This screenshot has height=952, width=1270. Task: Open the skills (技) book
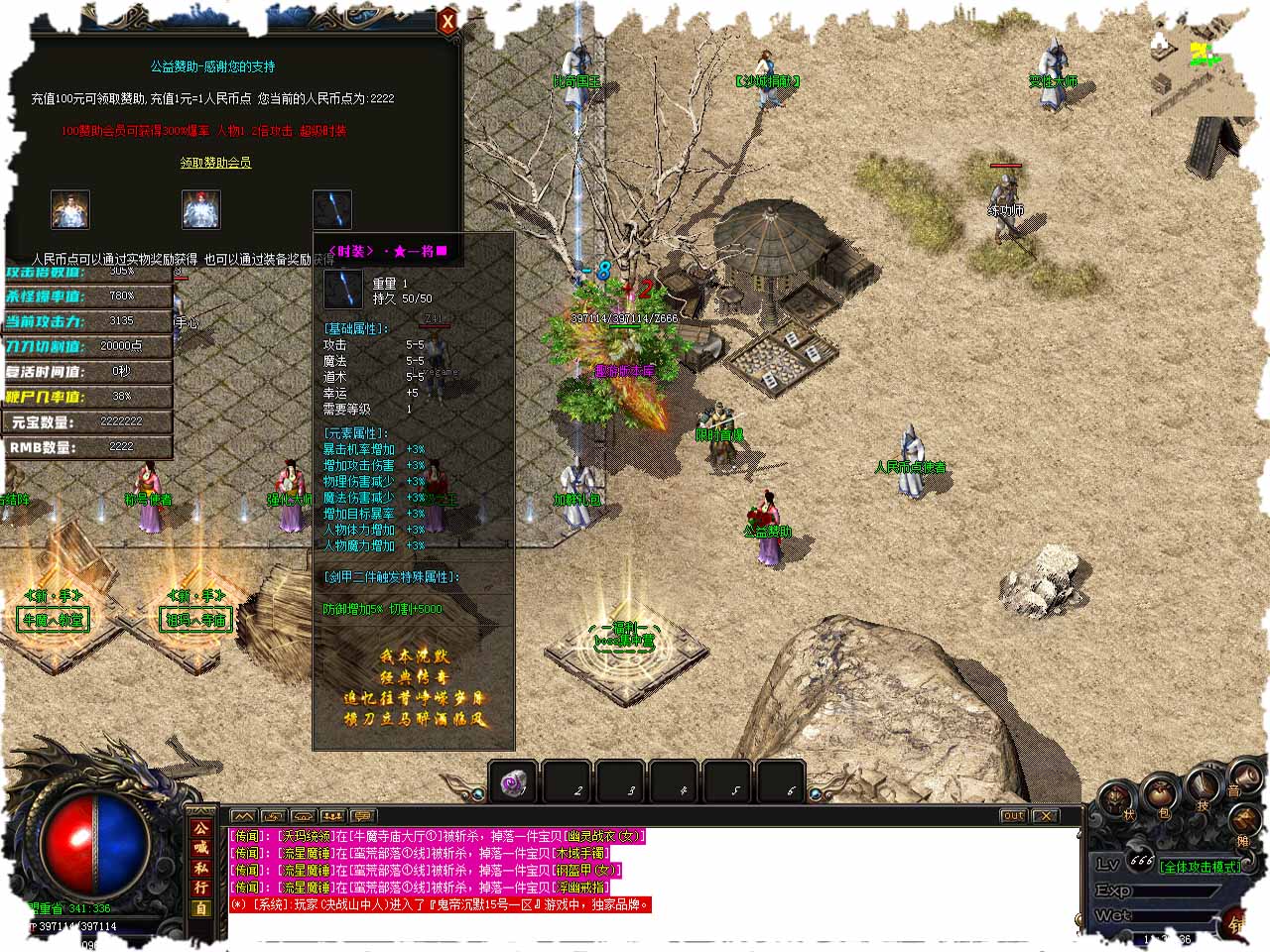pyautogui.click(x=1202, y=787)
